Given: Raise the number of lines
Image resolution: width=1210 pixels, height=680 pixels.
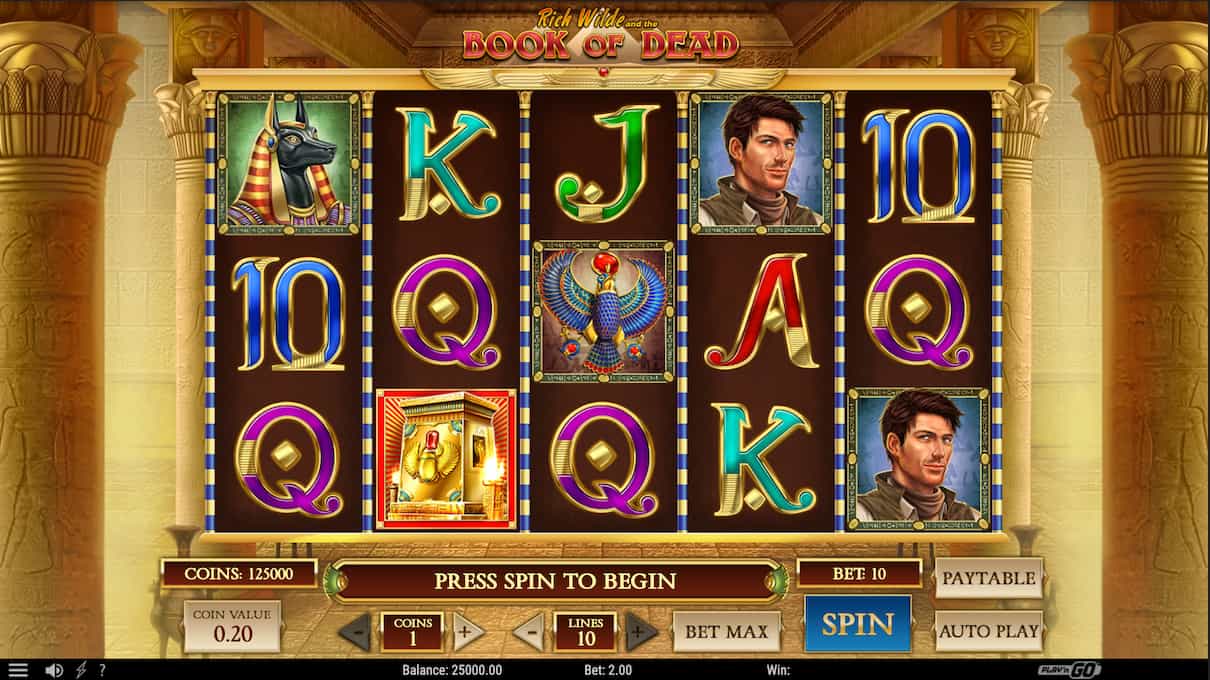Looking at the screenshot, I should (641, 632).
